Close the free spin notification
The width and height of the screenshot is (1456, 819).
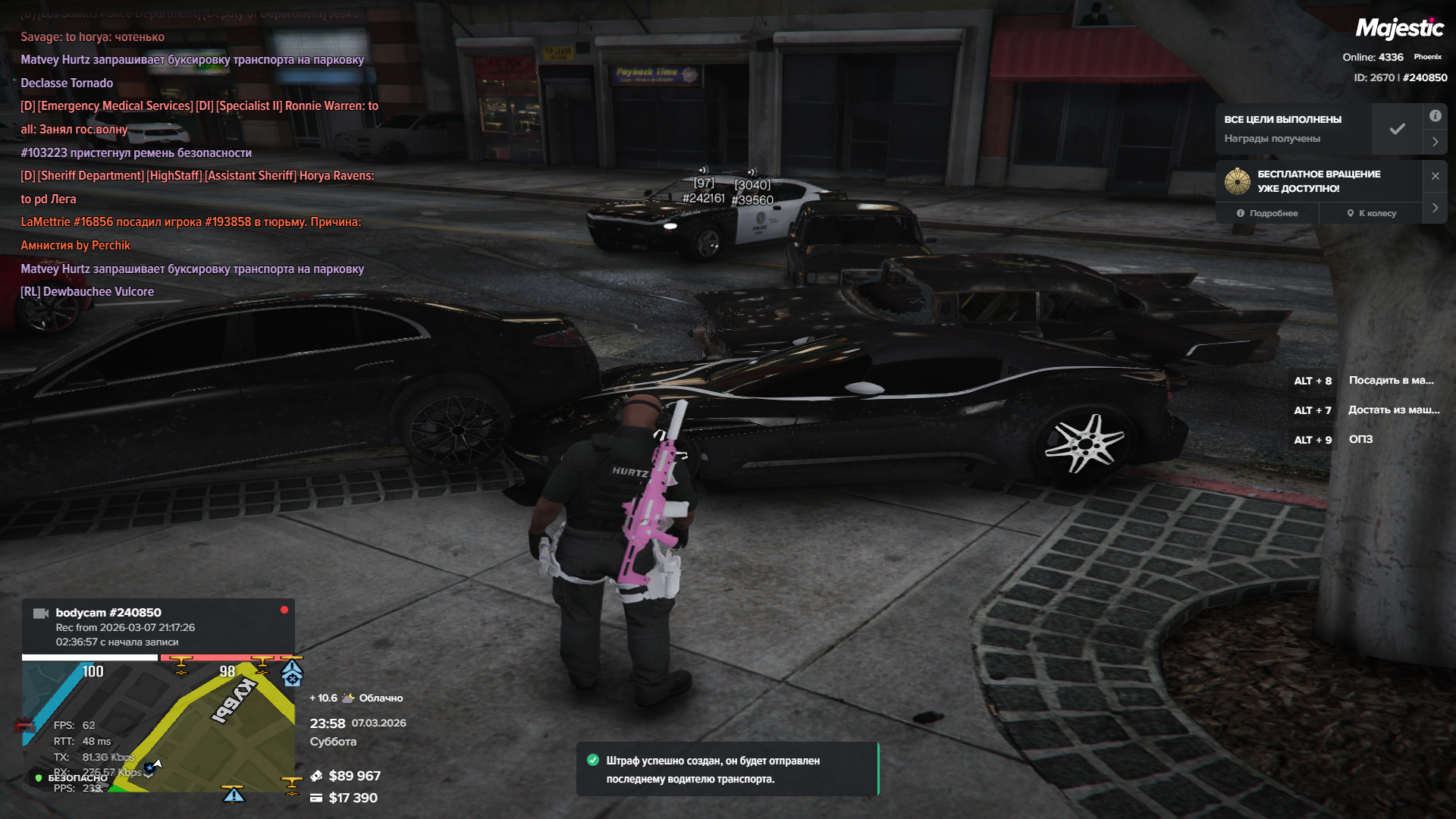coord(1435,176)
